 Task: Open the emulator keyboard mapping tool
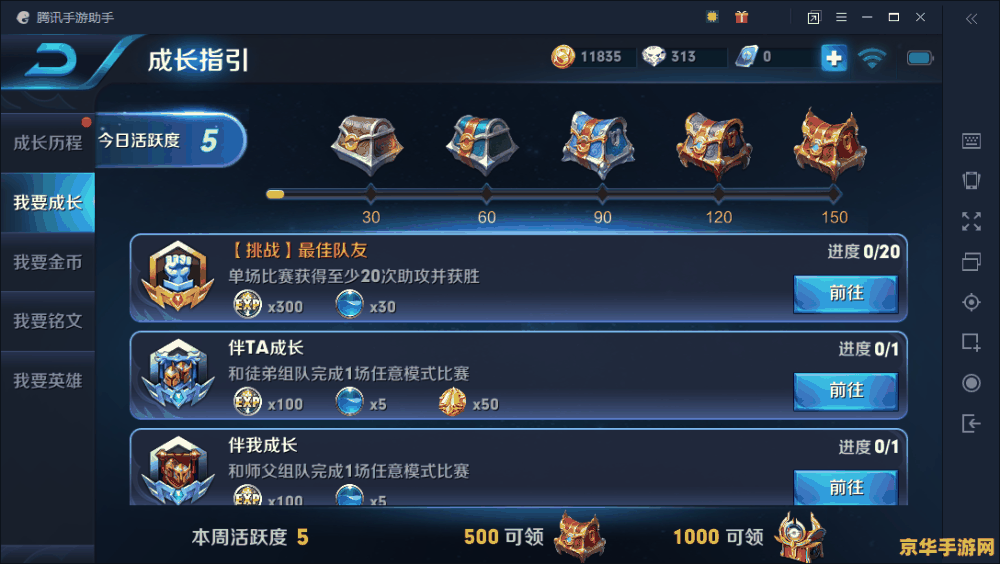[x=971, y=142]
